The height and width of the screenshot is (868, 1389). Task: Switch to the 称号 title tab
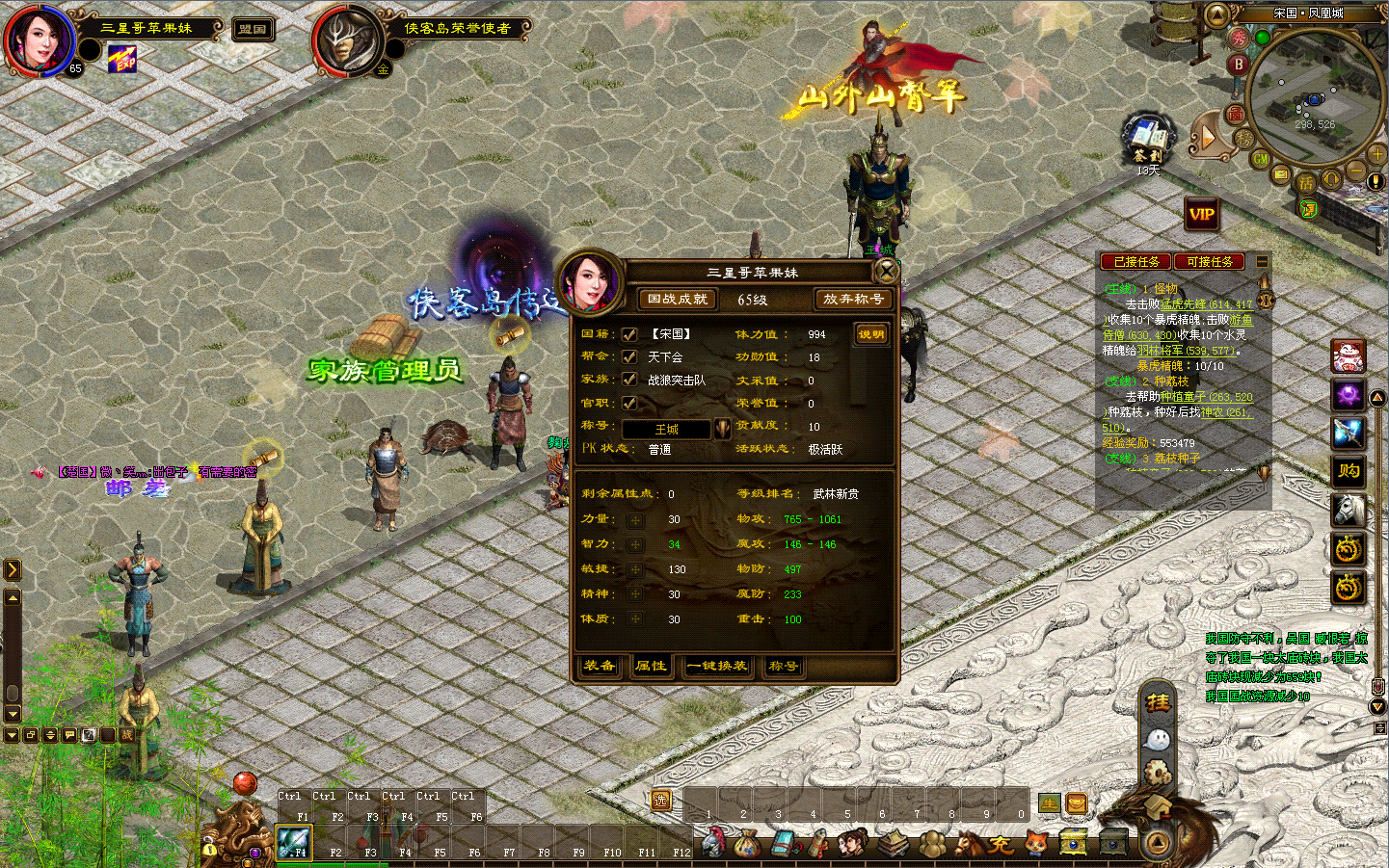point(783,666)
